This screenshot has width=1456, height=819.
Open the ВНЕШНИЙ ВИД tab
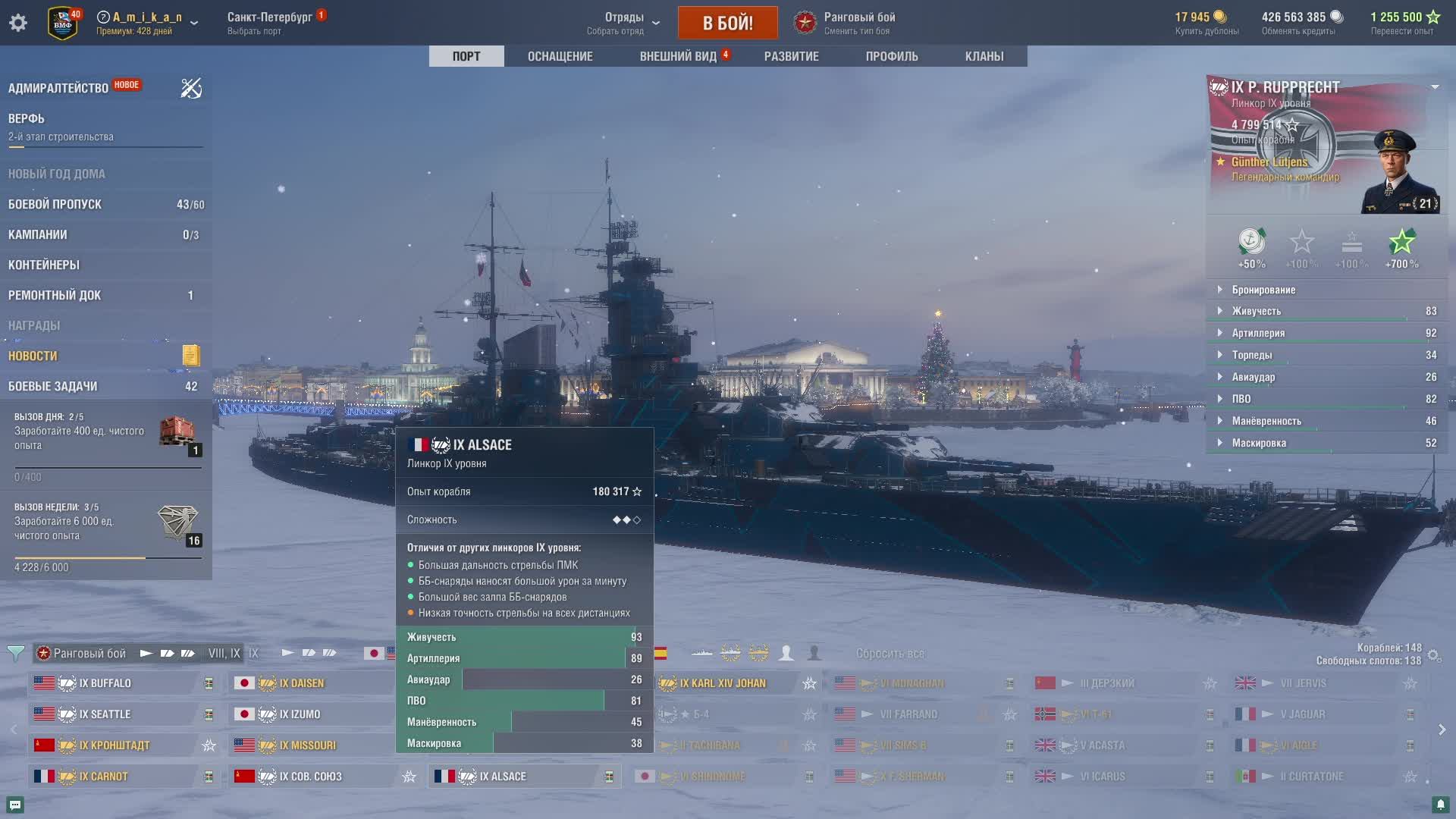pos(678,56)
